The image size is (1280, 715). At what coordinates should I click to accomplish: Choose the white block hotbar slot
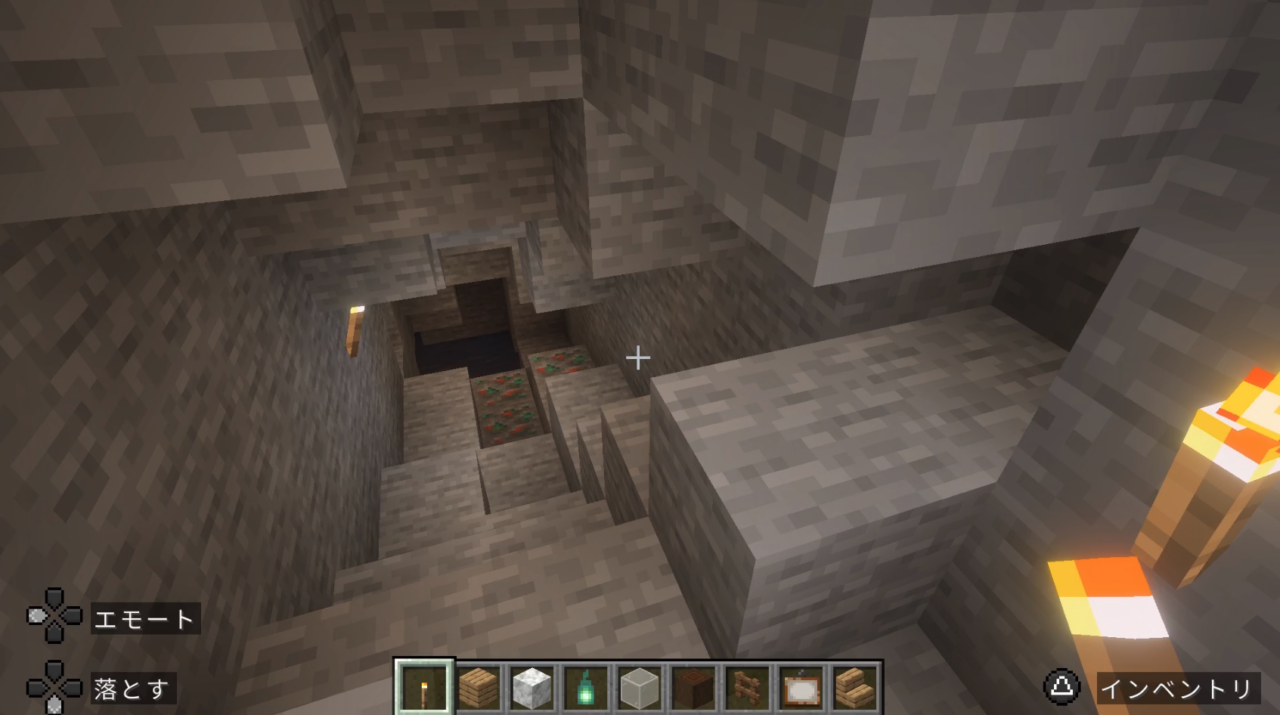[x=533, y=687]
